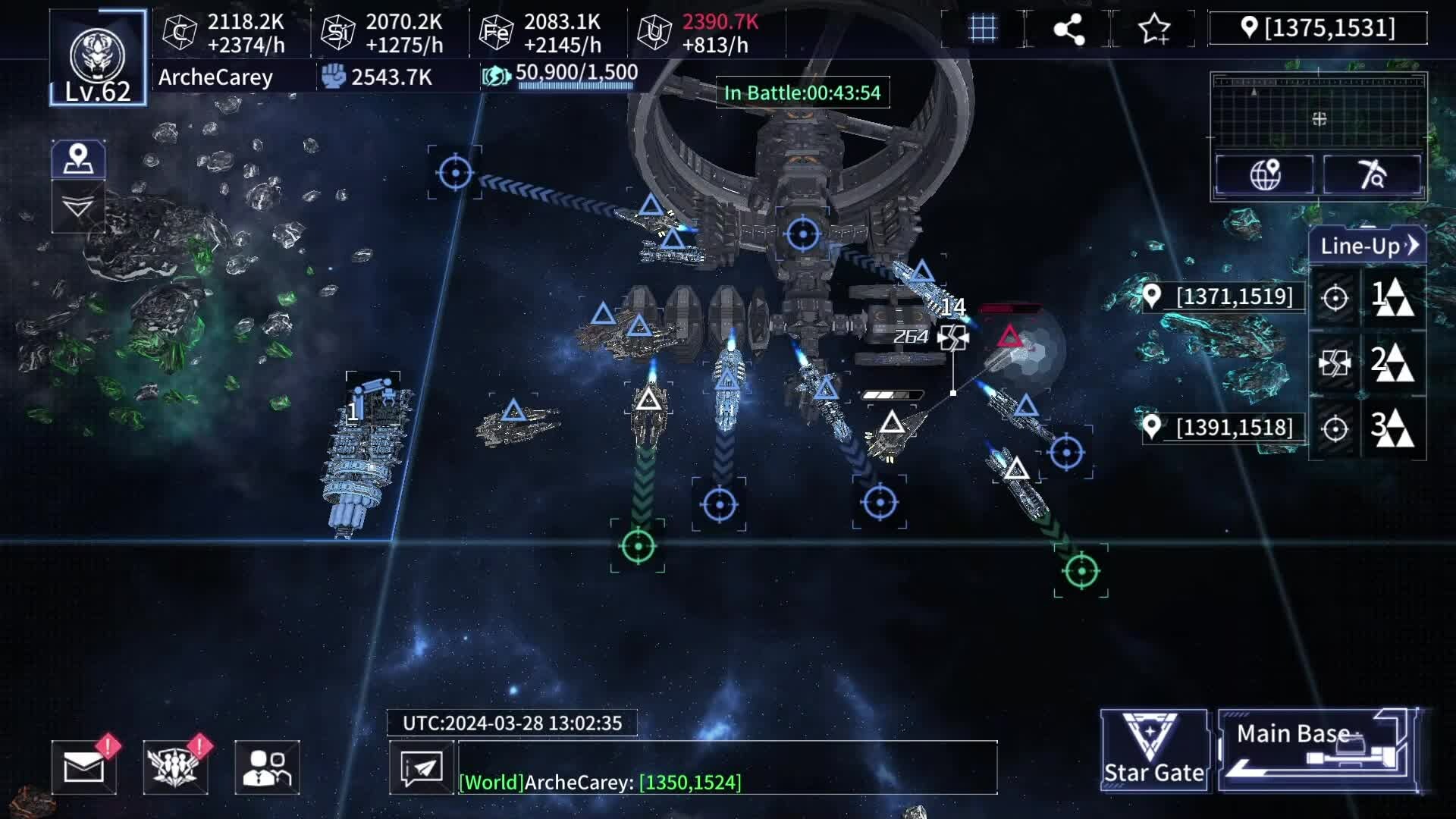Select fleet 2 in the line-up
Image resolution: width=1456 pixels, height=819 pixels.
coord(1394,362)
